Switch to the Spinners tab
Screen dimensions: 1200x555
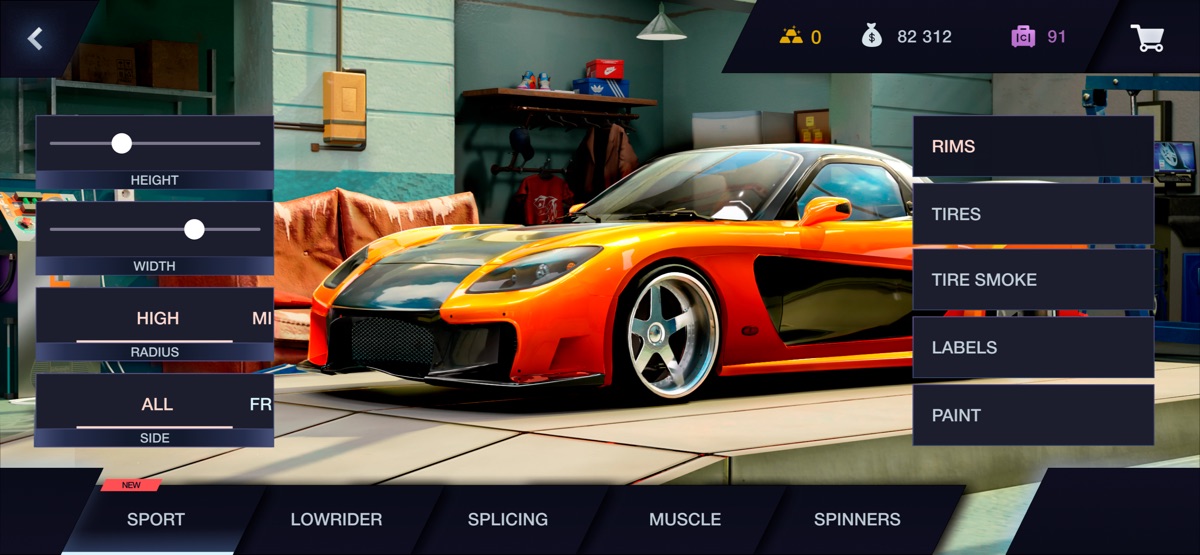(x=857, y=519)
